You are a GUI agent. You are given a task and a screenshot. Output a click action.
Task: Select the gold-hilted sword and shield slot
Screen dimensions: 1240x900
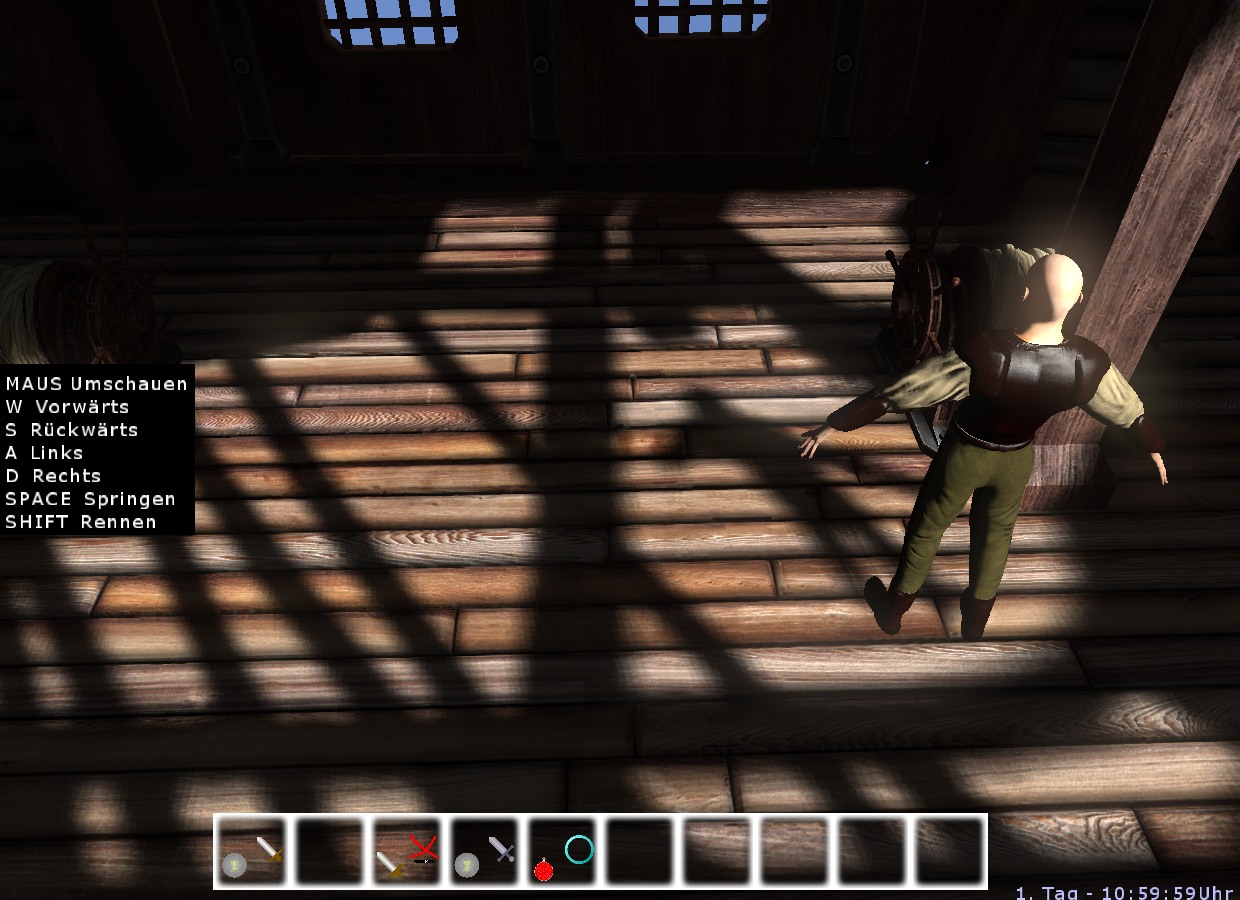click(251, 851)
